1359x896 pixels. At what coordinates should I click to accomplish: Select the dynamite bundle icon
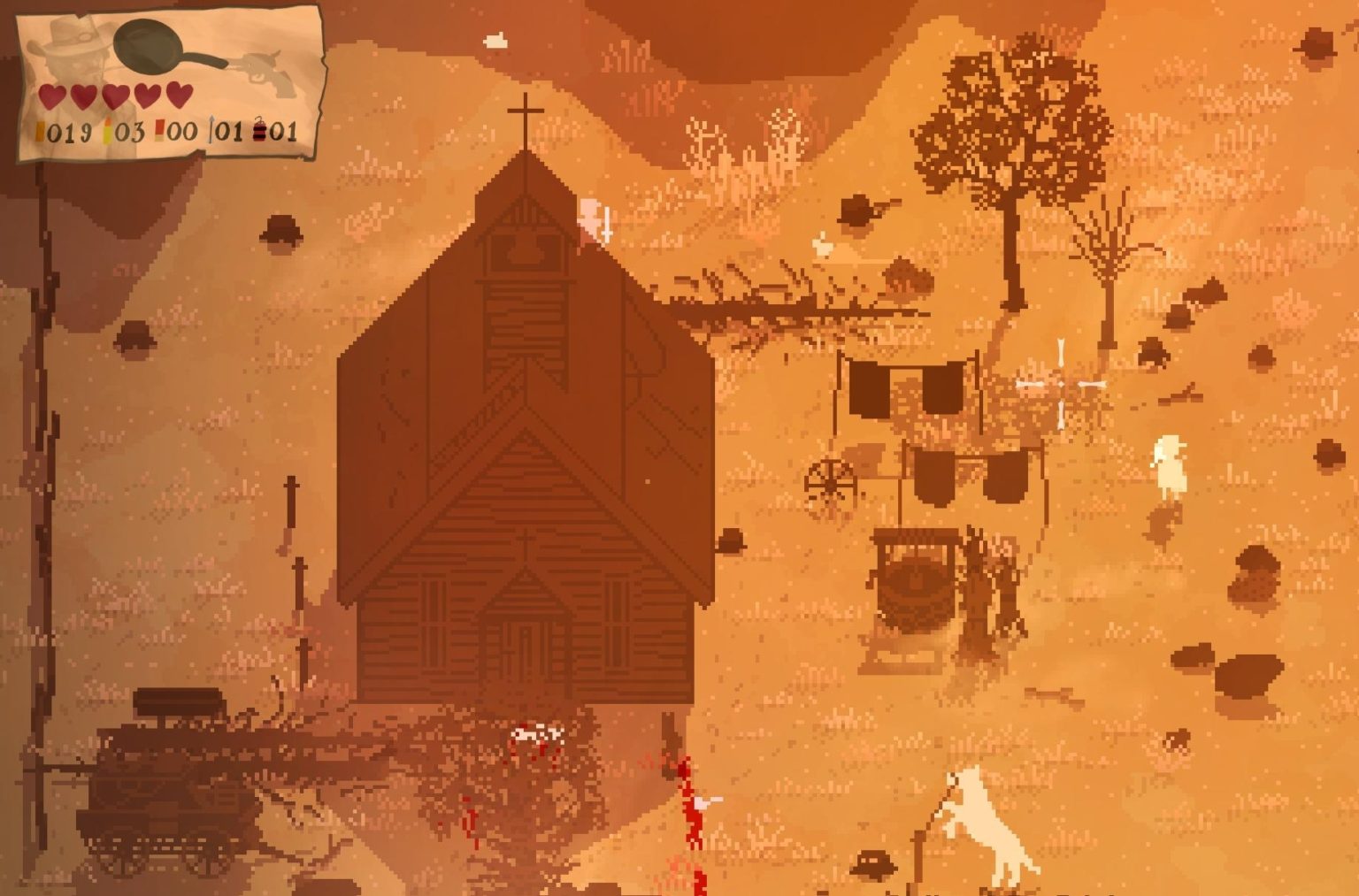pyautogui.click(x=260, y=132)
